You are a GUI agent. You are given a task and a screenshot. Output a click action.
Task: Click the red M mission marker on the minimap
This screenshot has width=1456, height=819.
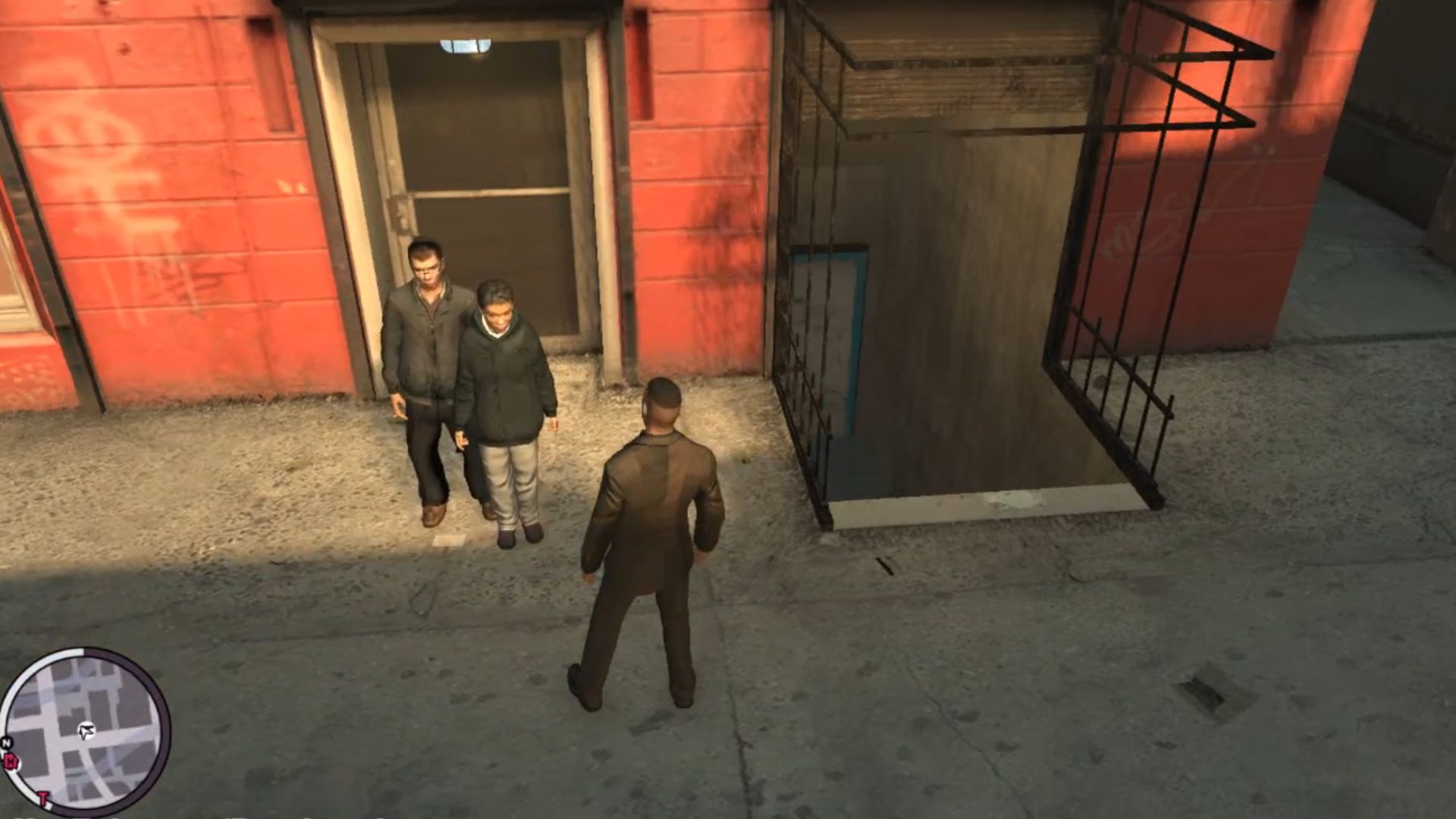click(x=11, y=761)
